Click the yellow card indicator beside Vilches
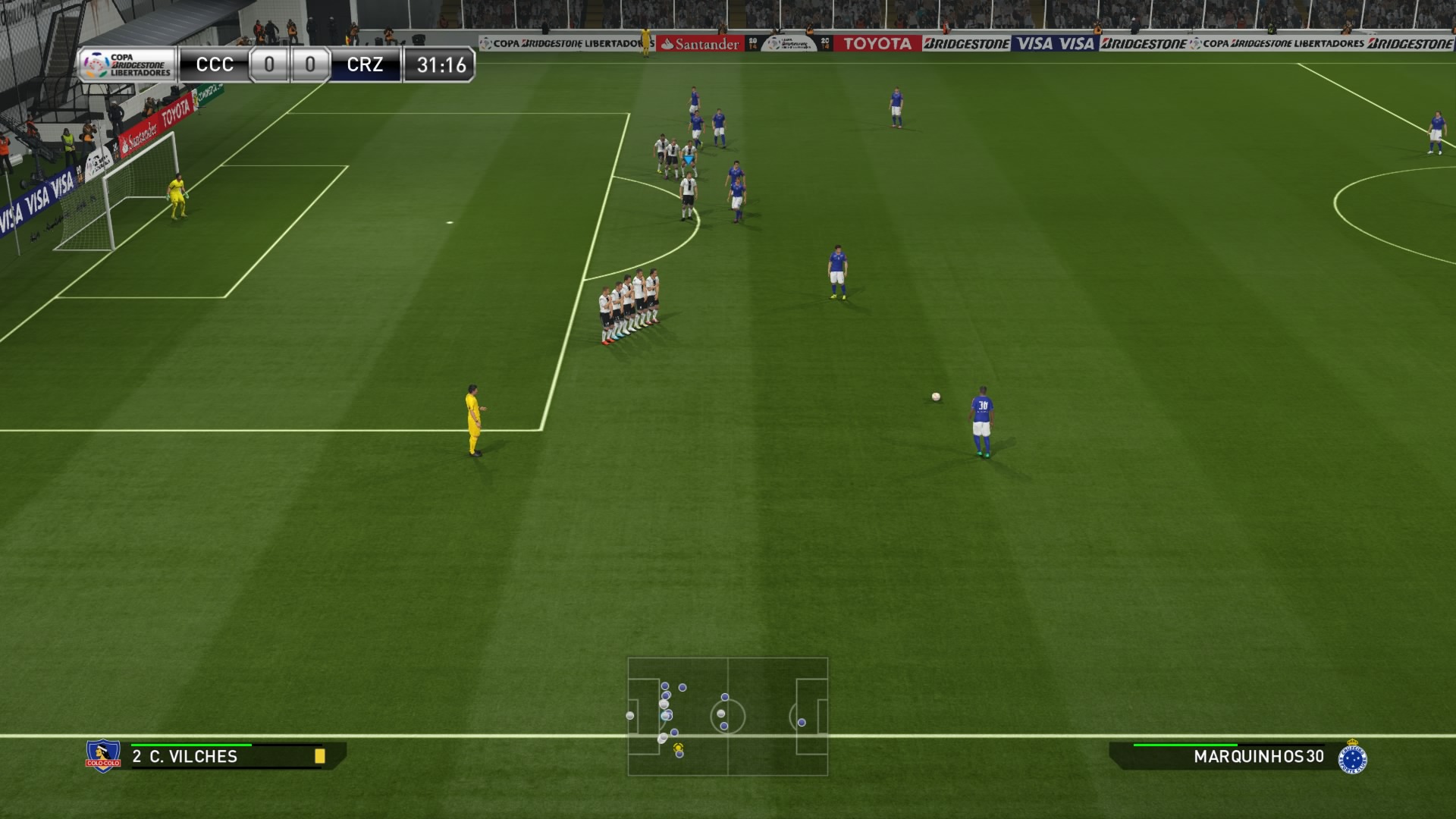Image resolution: width=1456 pixels, height=819 pixels. point(322,756)
